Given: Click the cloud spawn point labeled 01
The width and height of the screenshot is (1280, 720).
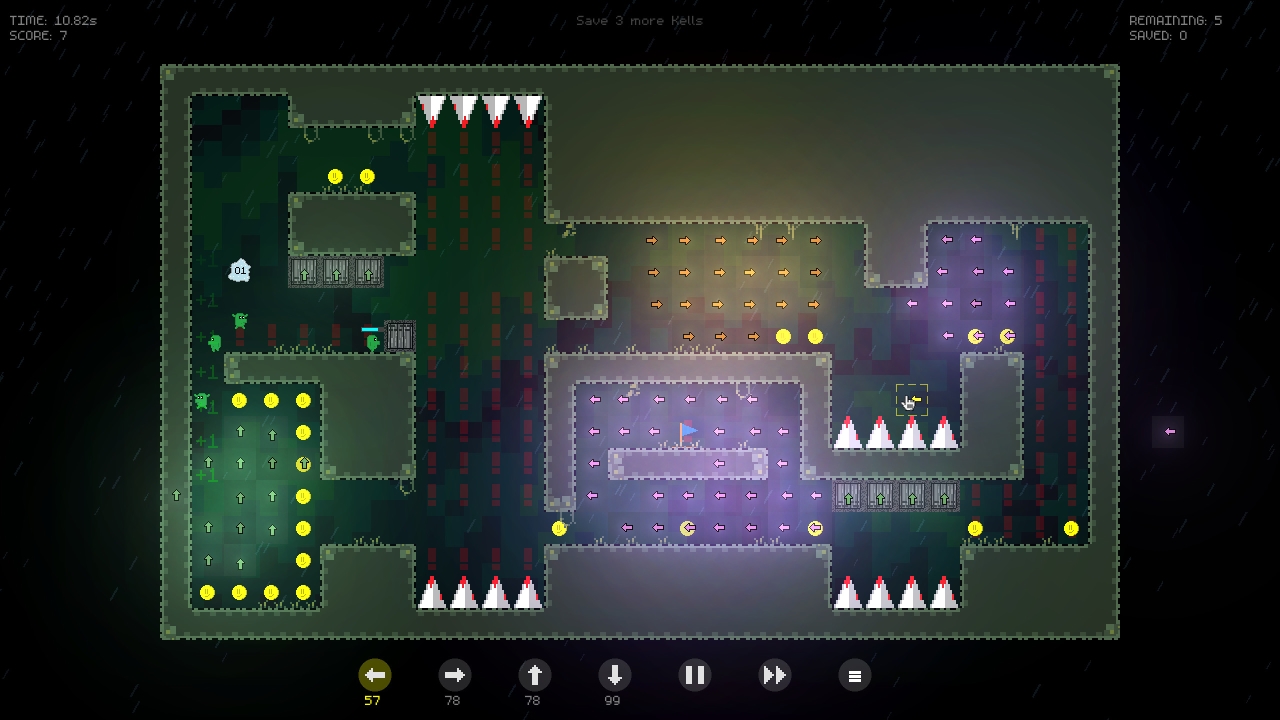Looking at the screenshot, I should pyautogui.click(x=240, y=270).
